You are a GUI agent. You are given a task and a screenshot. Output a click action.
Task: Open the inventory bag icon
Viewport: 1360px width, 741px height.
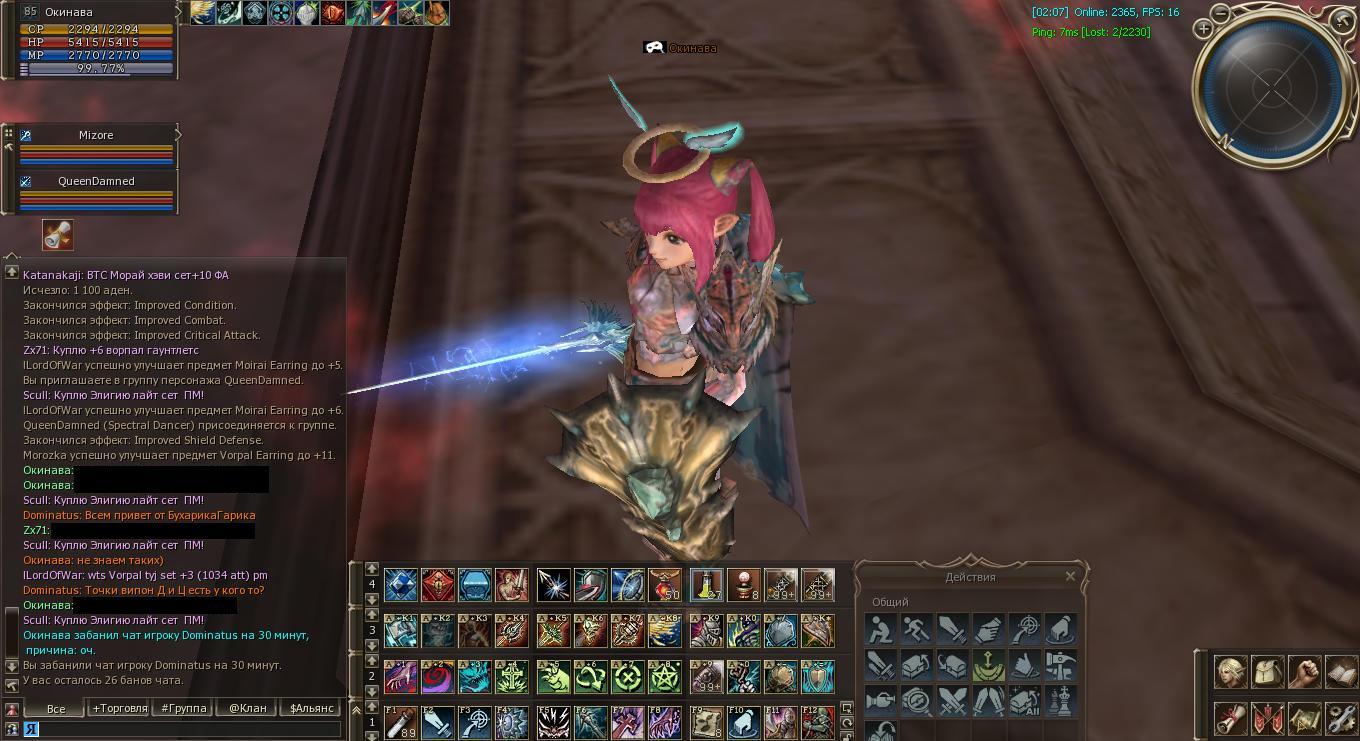[1267, 671]
